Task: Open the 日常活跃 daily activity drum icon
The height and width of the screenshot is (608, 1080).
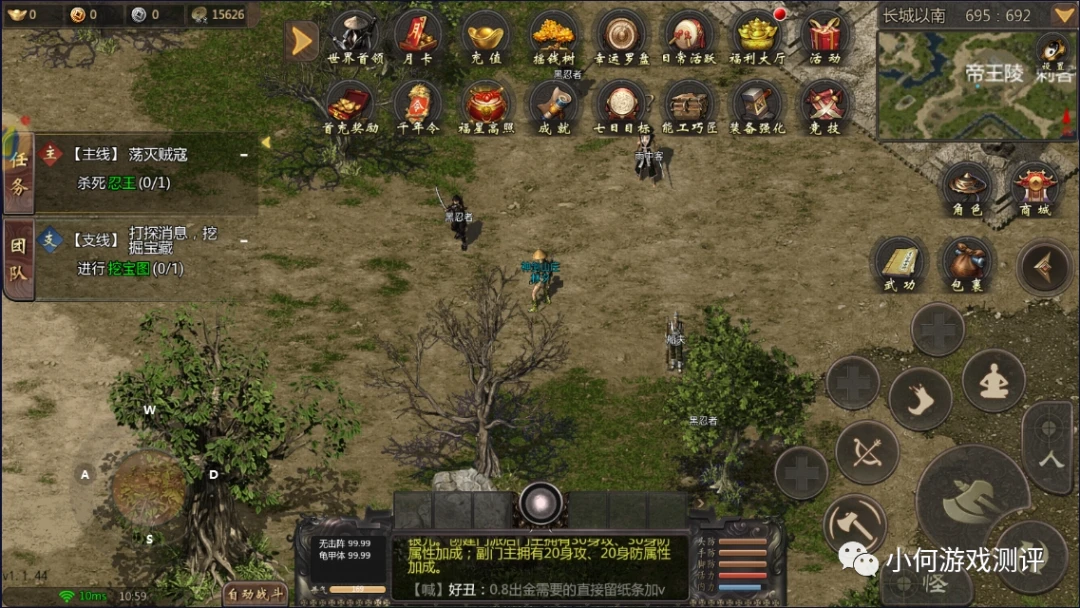Action: pyautogui.click(x=688, y=36)
